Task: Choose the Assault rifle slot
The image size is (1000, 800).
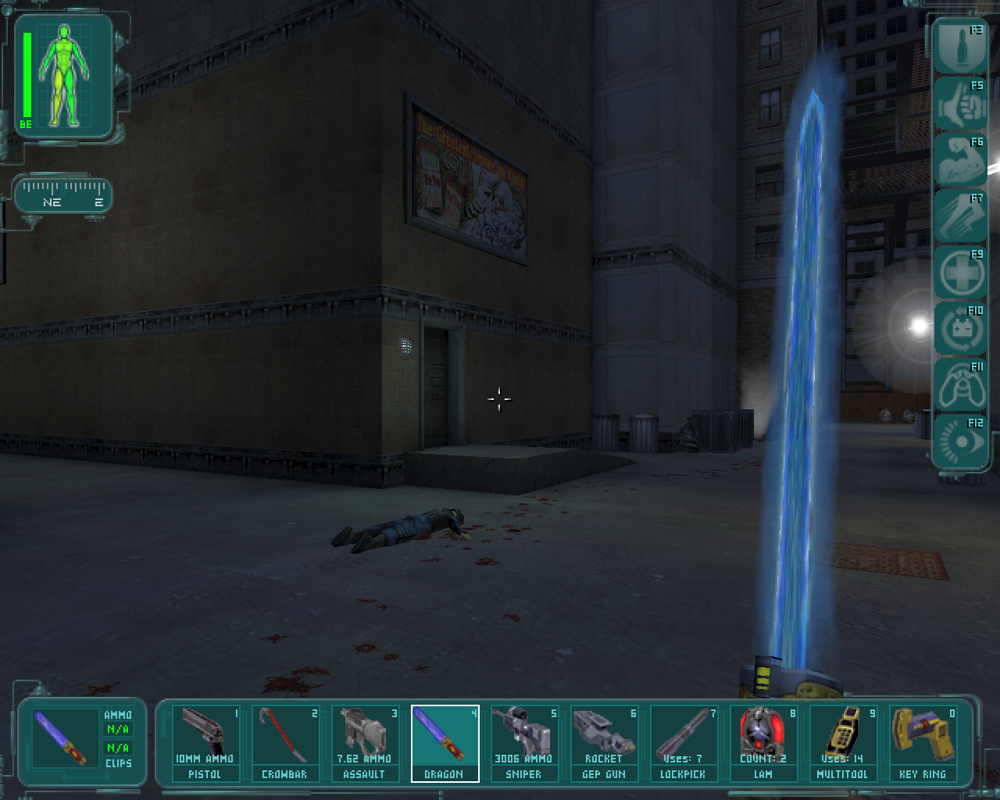Action: pos(366,743)
